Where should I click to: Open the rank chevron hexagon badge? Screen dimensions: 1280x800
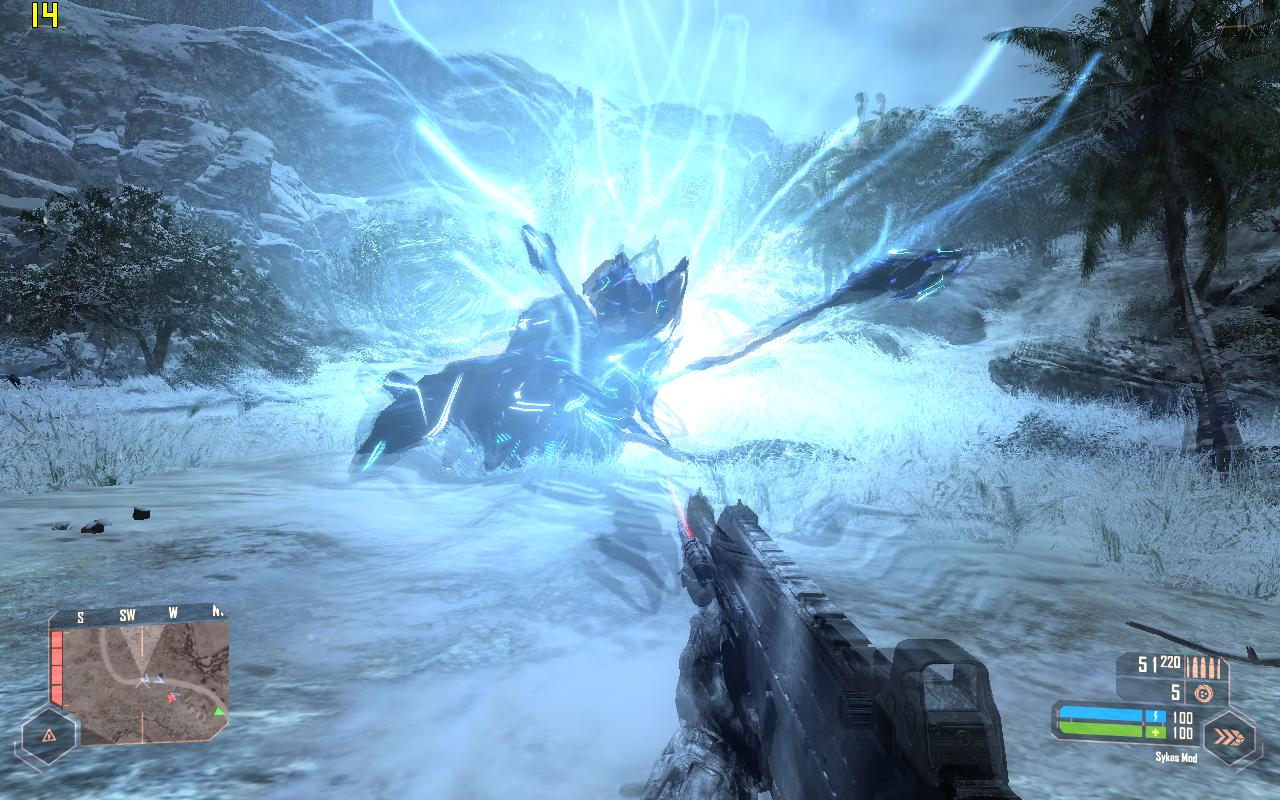pyautogui.click(x=1230, y=735)
